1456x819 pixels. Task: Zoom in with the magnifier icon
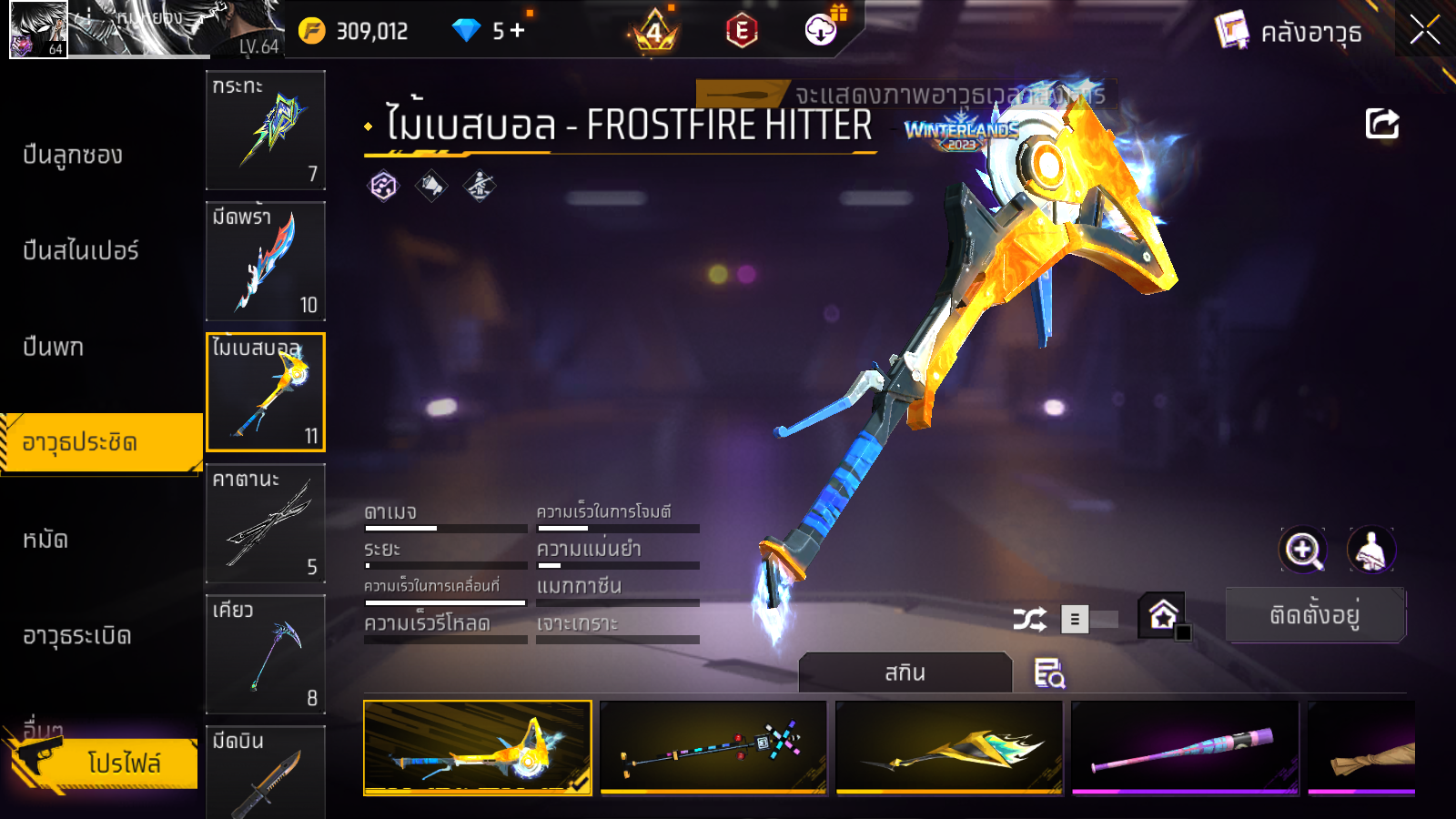[1303, 550]
